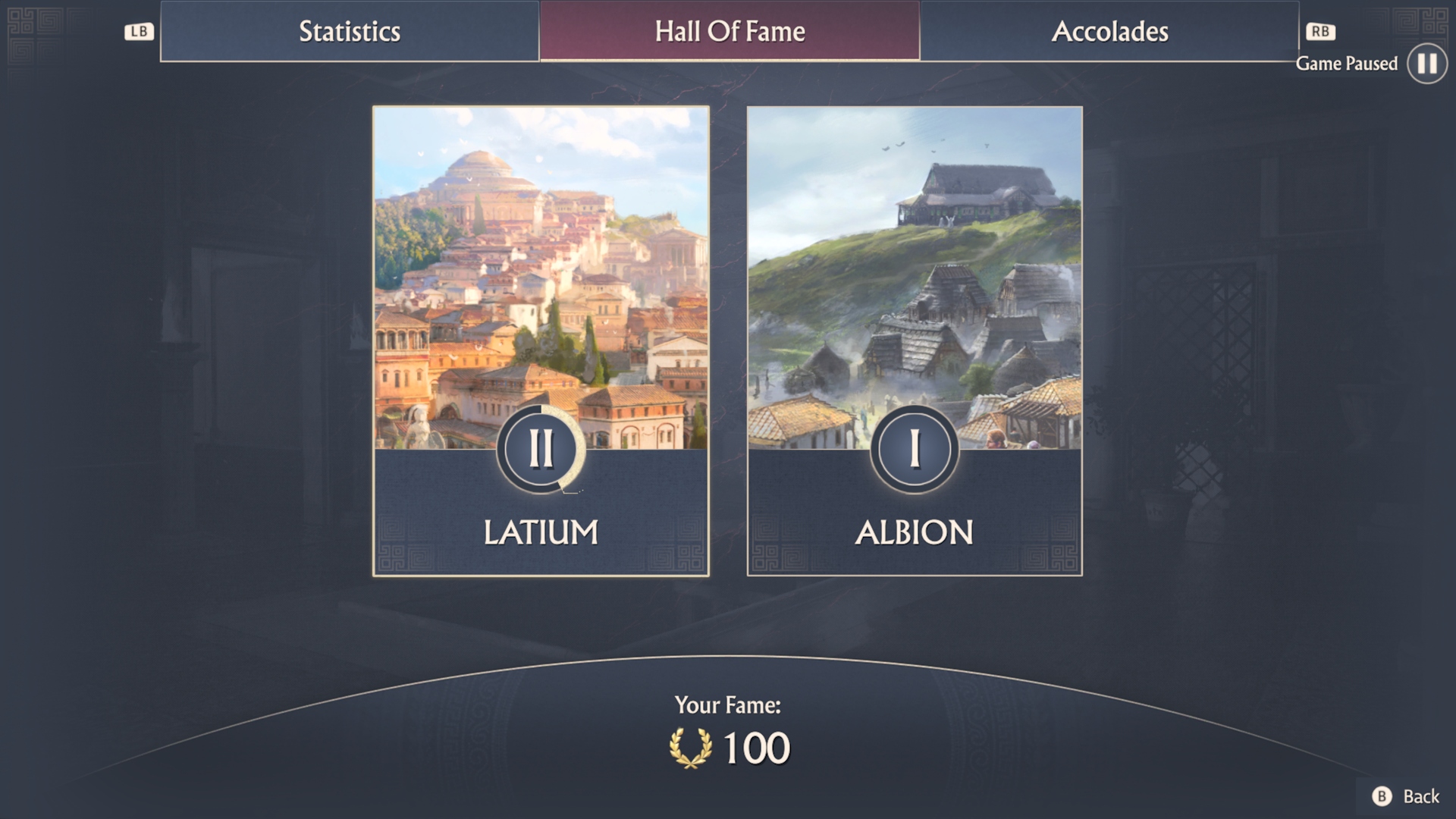Viewport: 1456px width, 819px height.
Task: Switch to the Statistics tab
Action: (350, 31)
